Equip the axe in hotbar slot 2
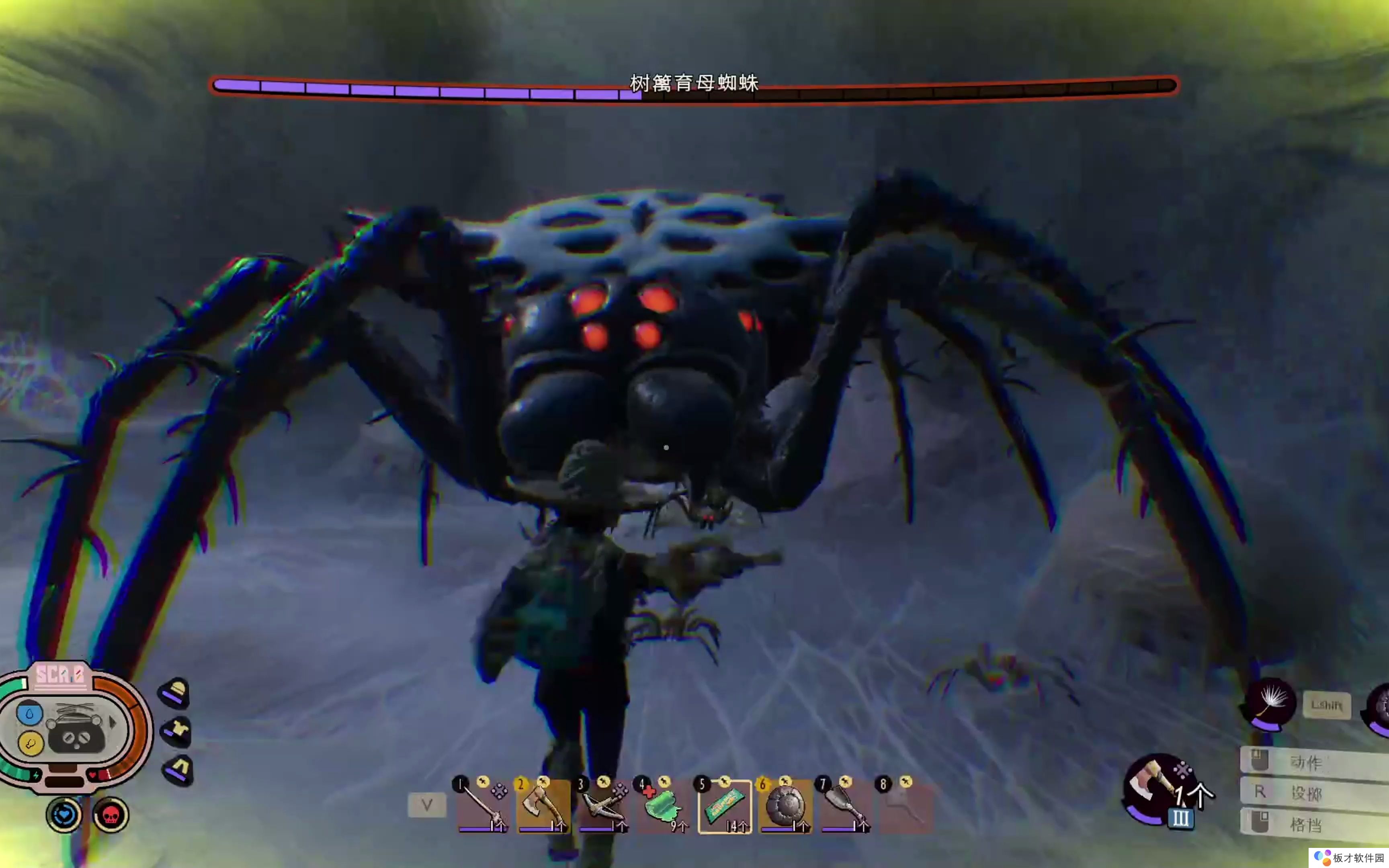Screen dimensions: 1389x868 543,806
